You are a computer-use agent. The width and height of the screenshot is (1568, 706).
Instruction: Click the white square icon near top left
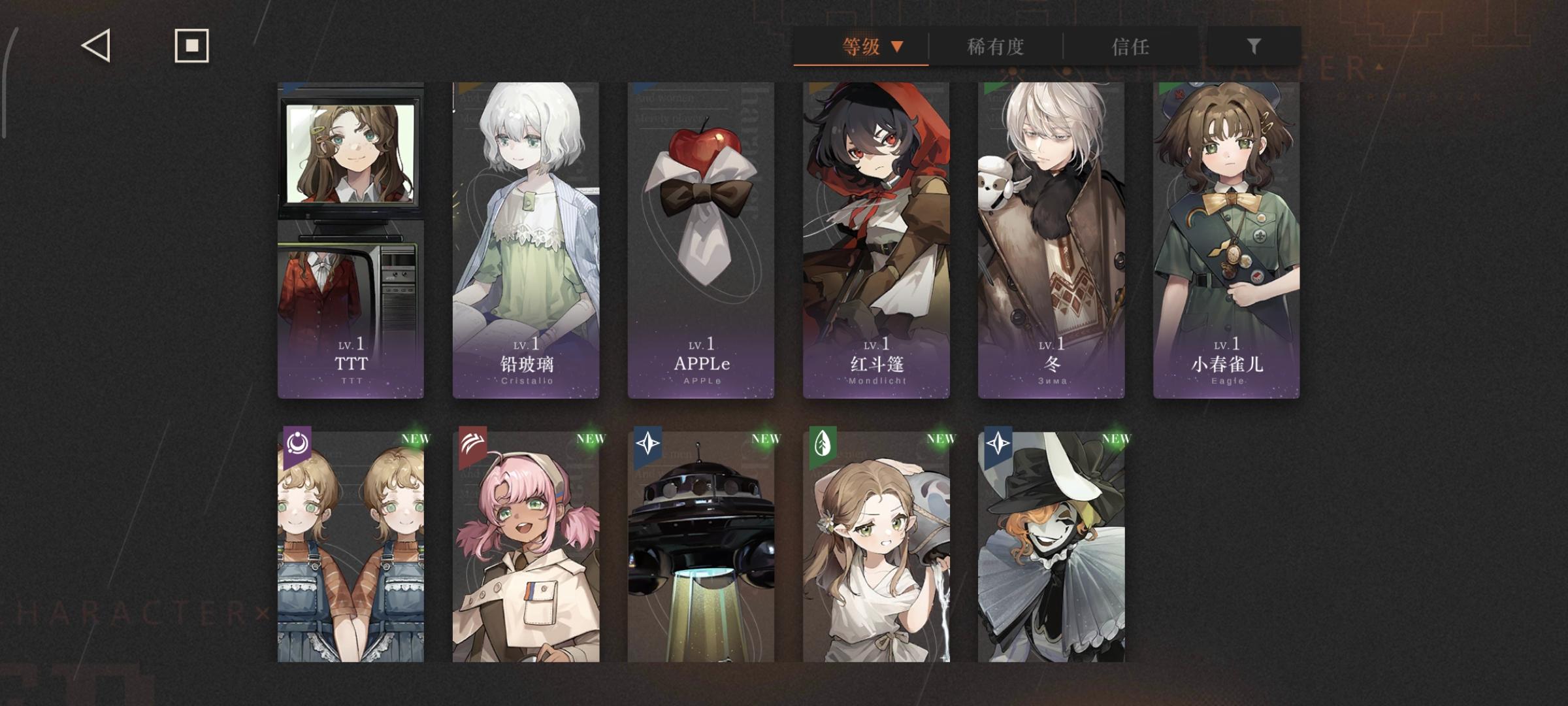(x=191, y=46)
